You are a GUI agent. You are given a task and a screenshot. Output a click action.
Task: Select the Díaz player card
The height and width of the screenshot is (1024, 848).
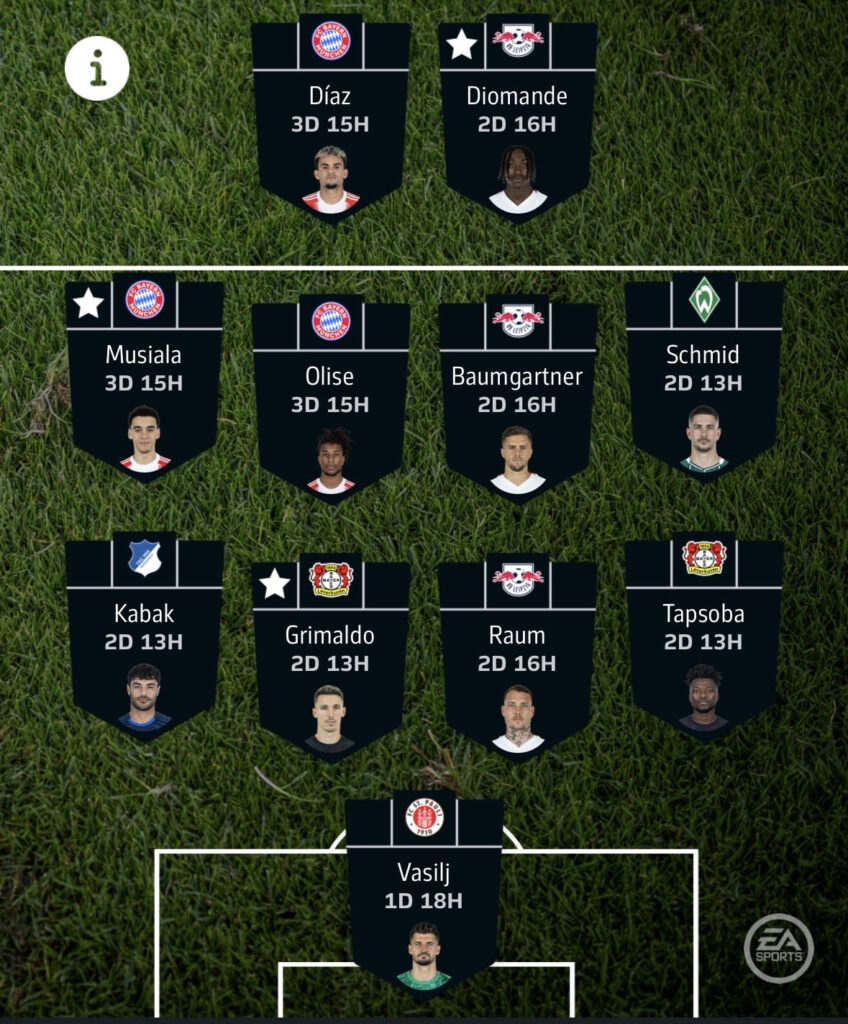click(x=331, y=120)
